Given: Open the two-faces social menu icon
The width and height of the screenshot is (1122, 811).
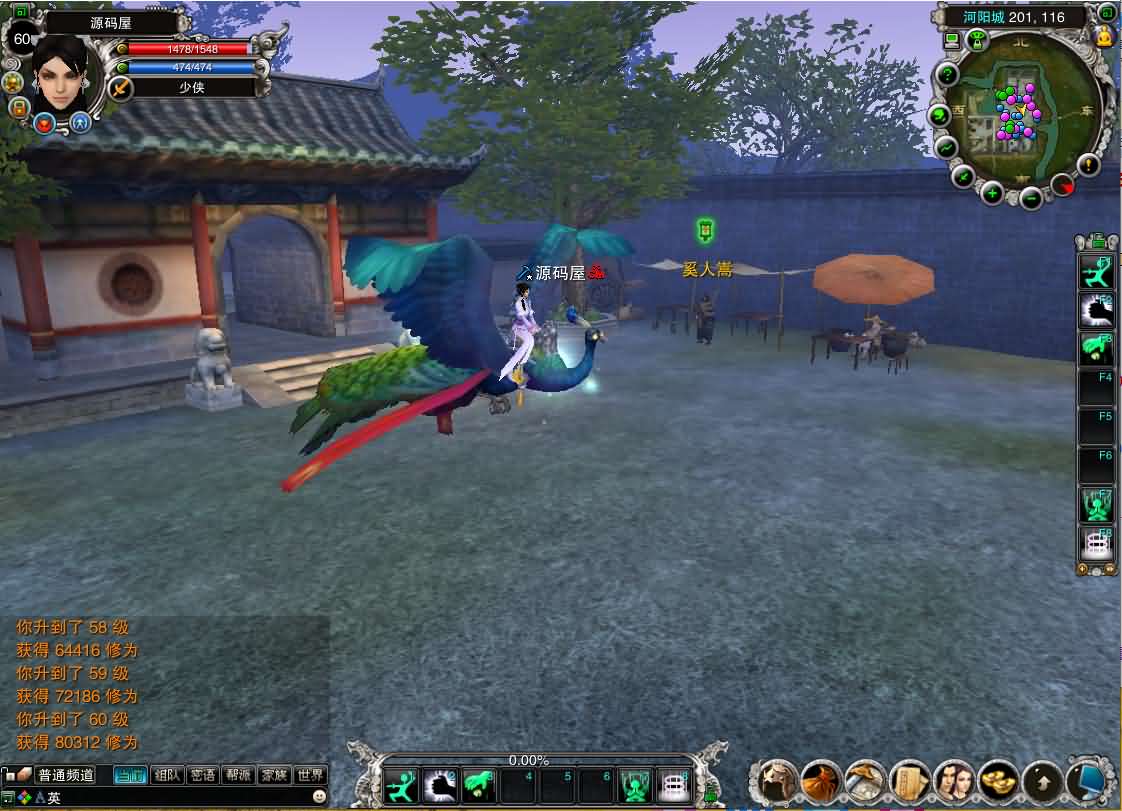Looking at the screenshot, I should point(955,782).
